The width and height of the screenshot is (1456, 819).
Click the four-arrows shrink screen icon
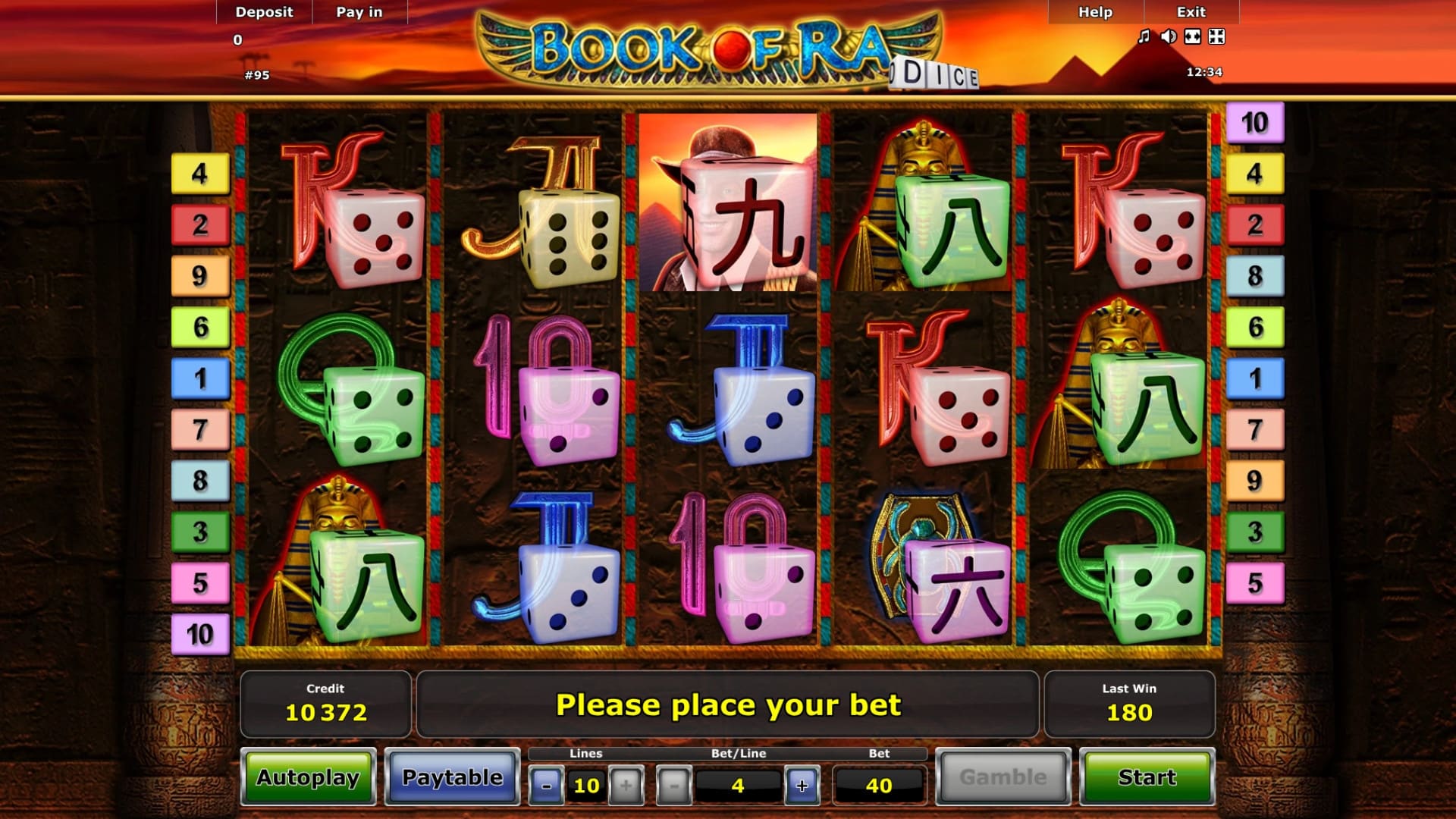[x=1217, y=36]
